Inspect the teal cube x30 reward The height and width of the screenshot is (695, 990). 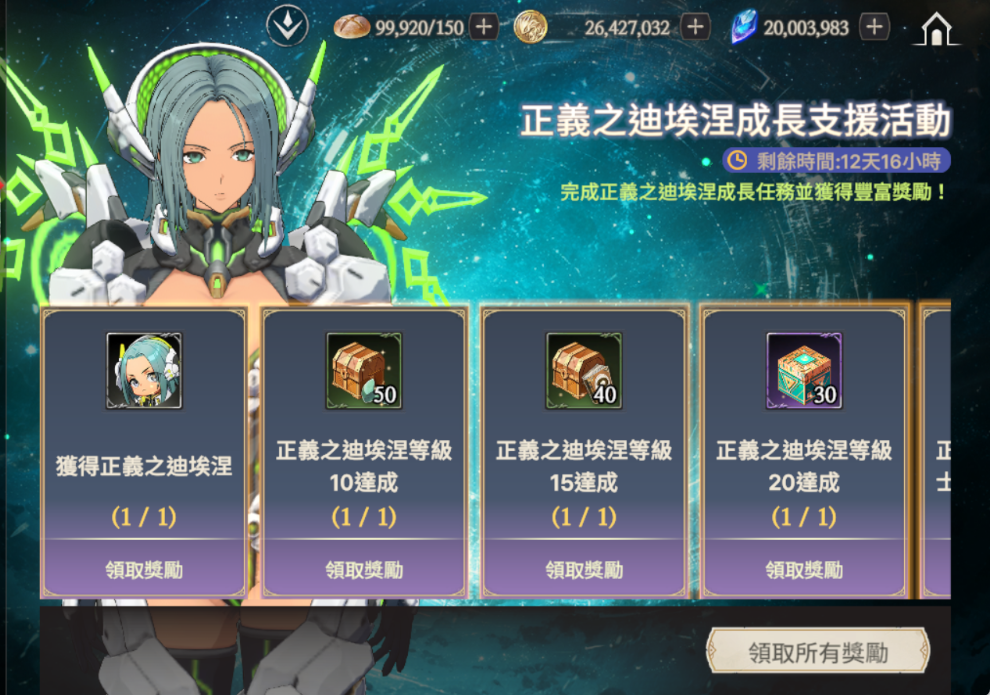tap(804, 371)
